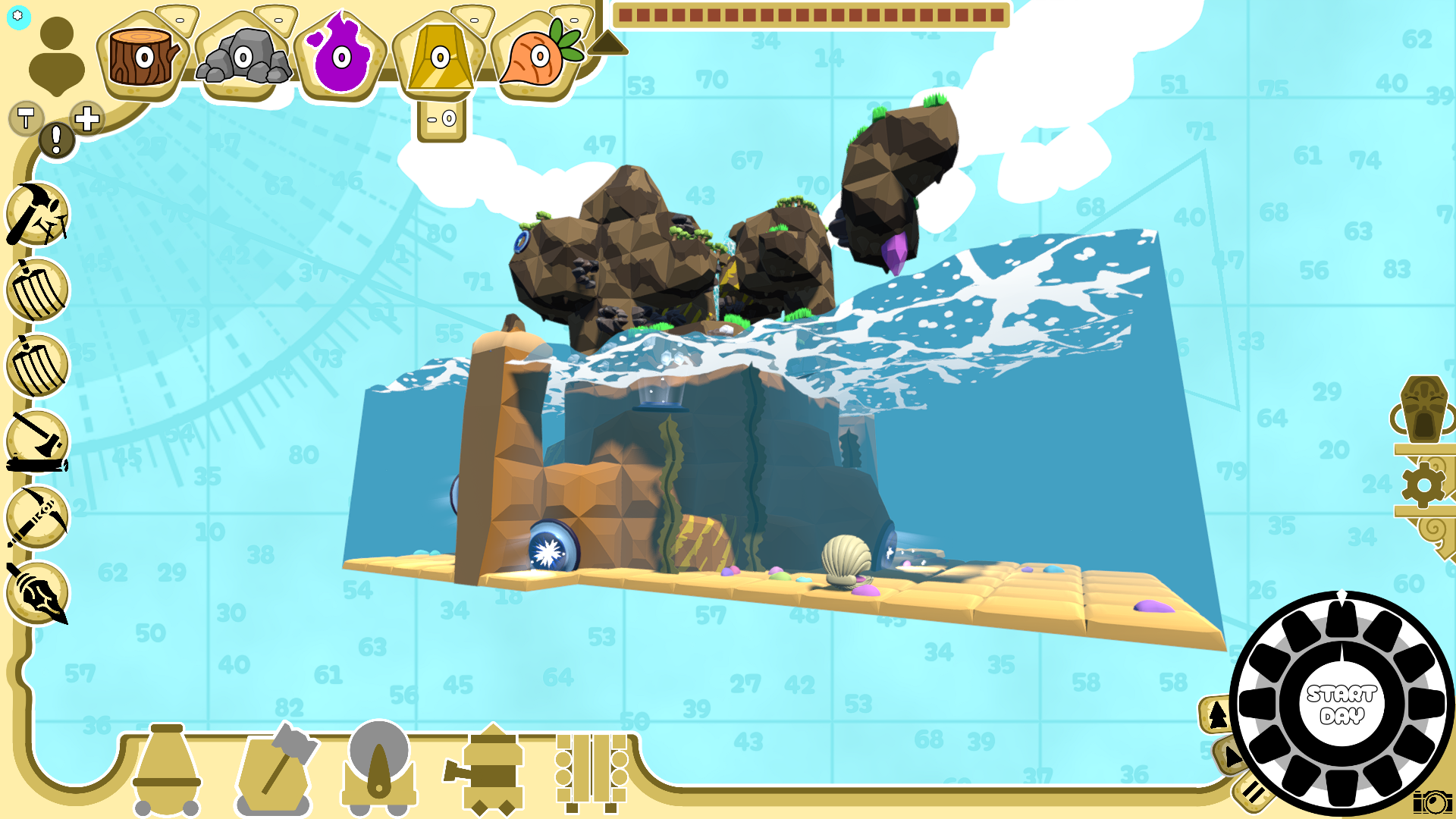
Task: Choose the purple flame resource
Action: pyautogui.click(x=341, y=58)
